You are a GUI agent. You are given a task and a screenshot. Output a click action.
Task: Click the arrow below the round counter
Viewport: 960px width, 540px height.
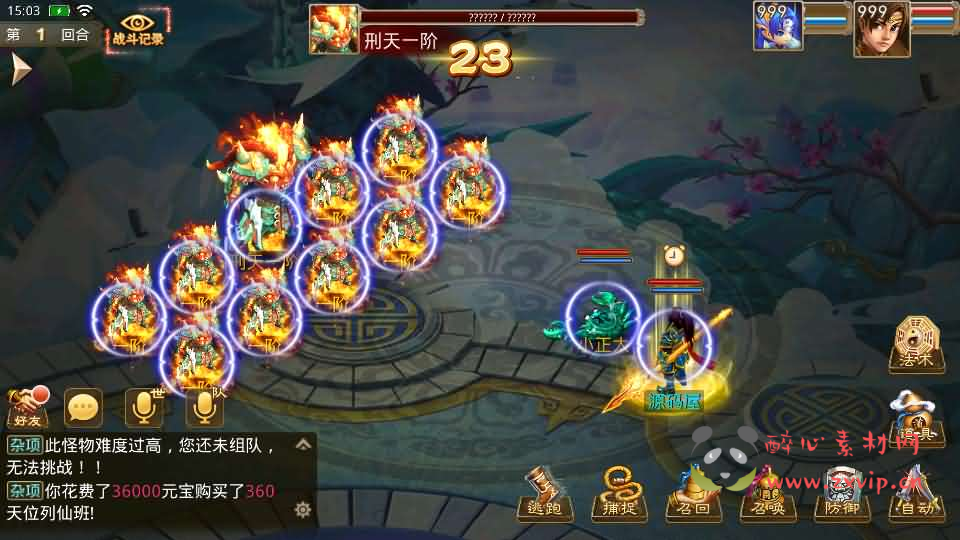point(20,68)
